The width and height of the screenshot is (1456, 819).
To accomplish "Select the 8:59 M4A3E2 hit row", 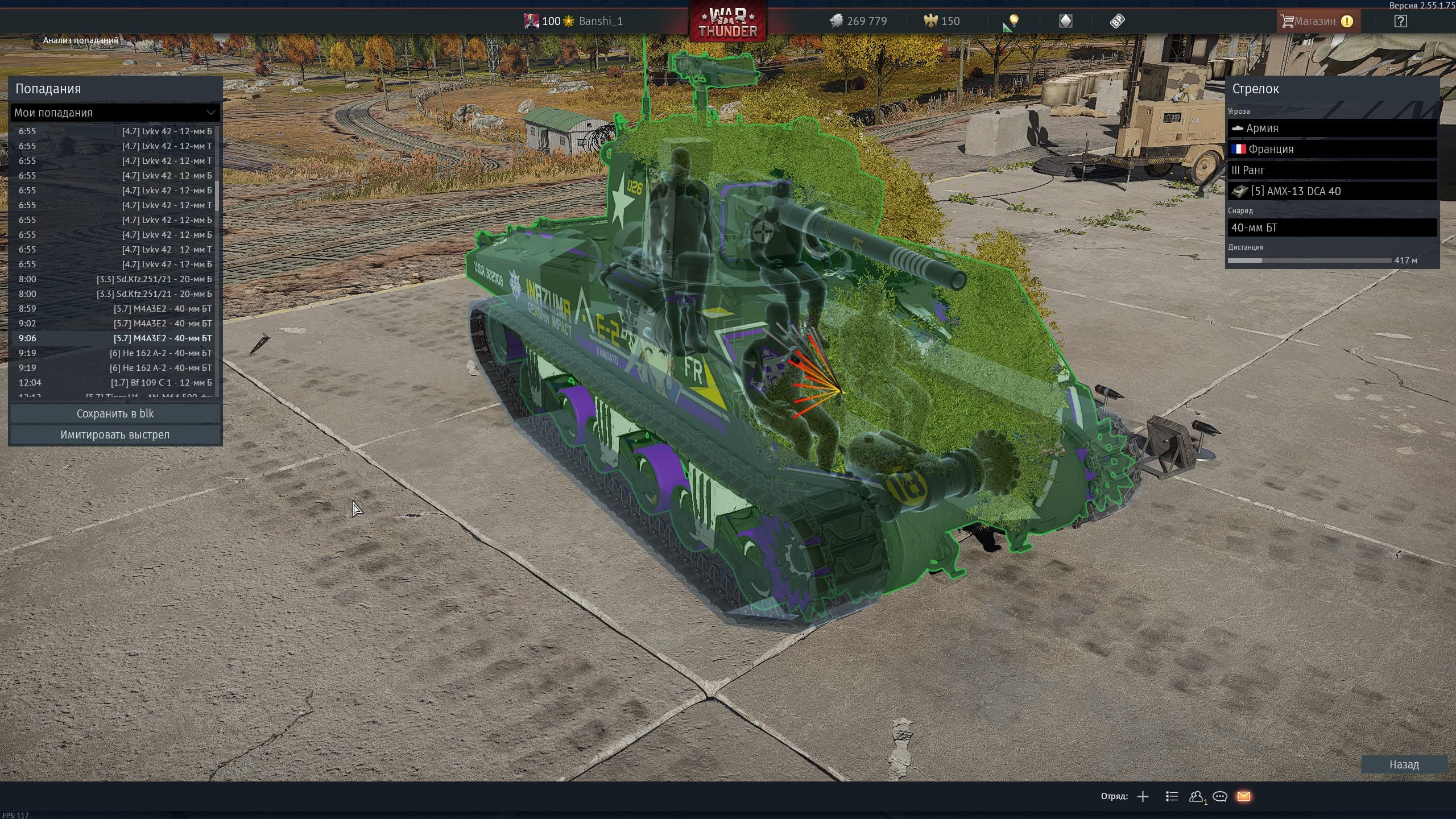I will tap(115, 309).
